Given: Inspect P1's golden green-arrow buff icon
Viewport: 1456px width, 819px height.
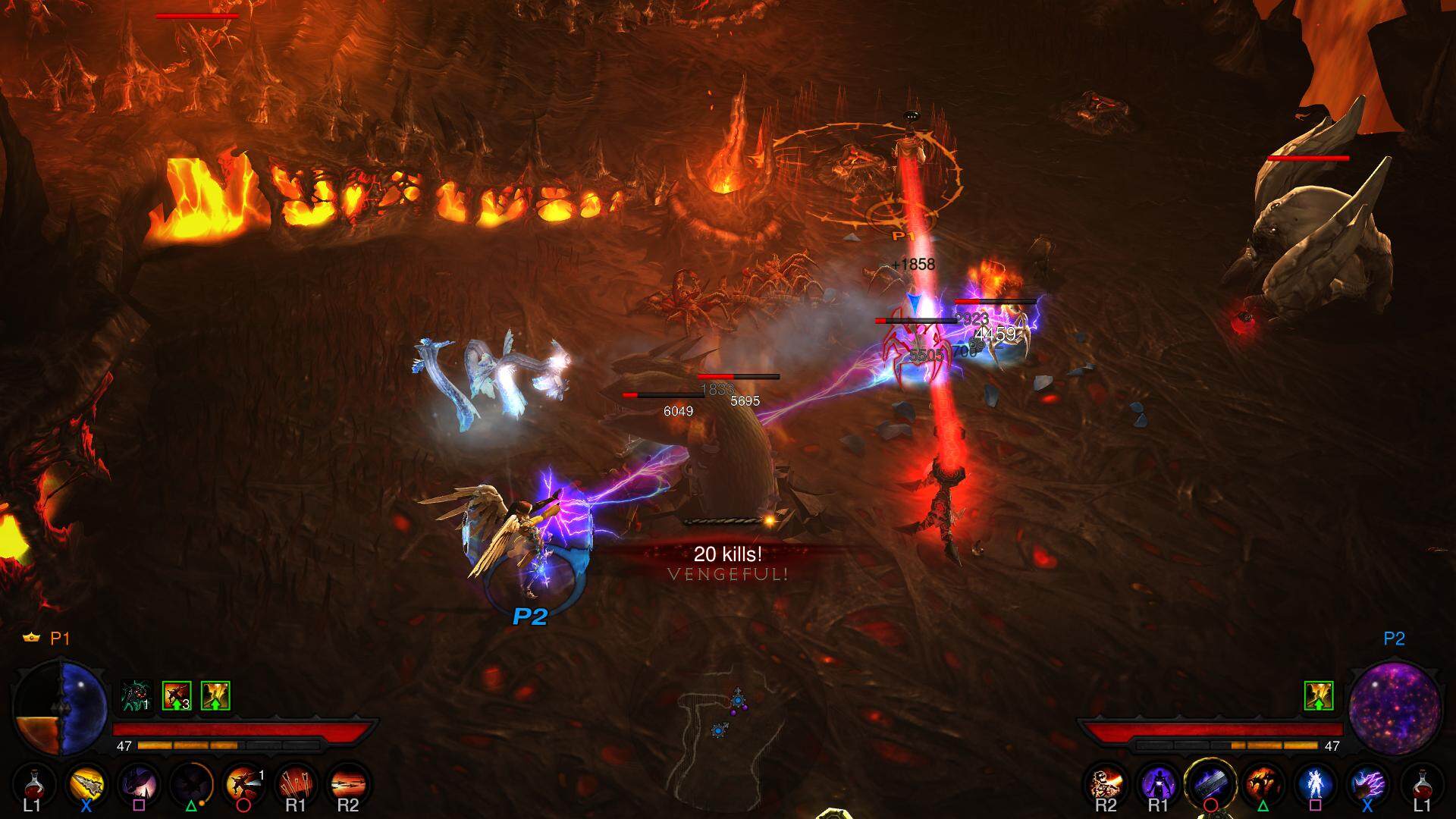Looking at the screenshot, I should [215, 695].
